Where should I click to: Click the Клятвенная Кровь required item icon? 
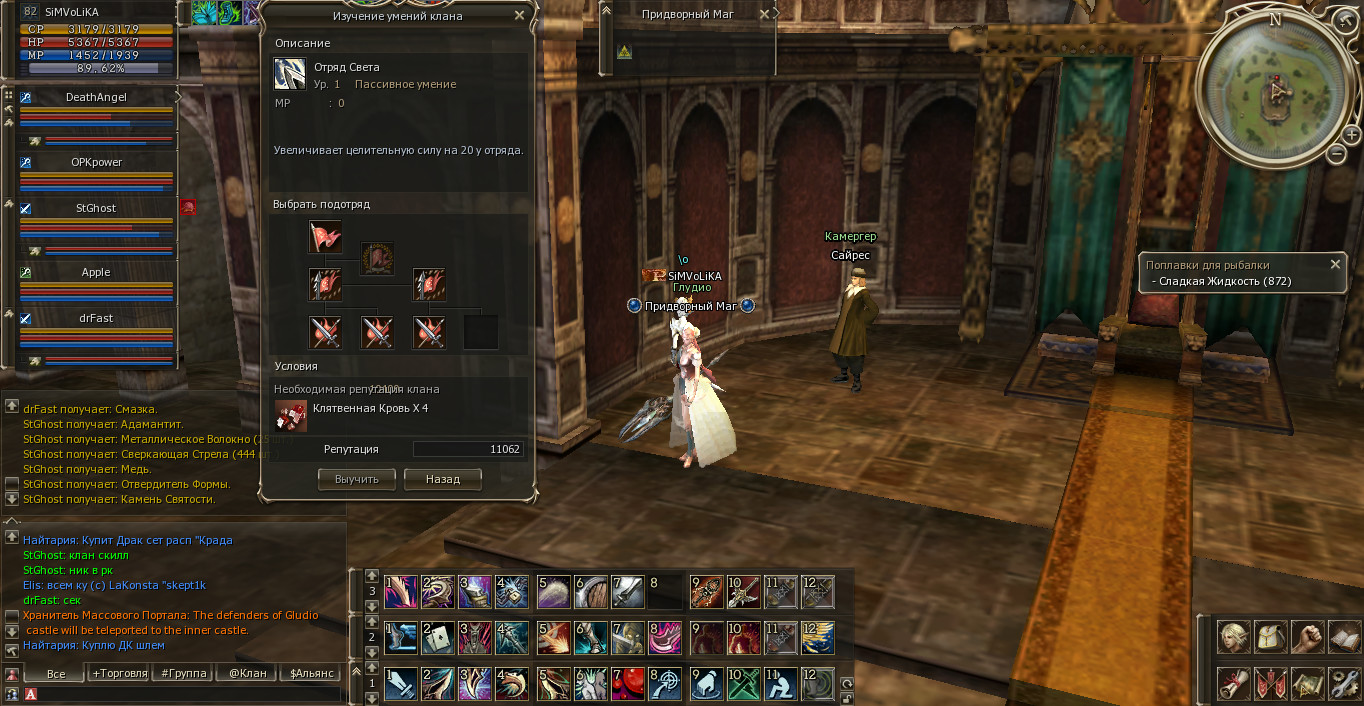291,413
